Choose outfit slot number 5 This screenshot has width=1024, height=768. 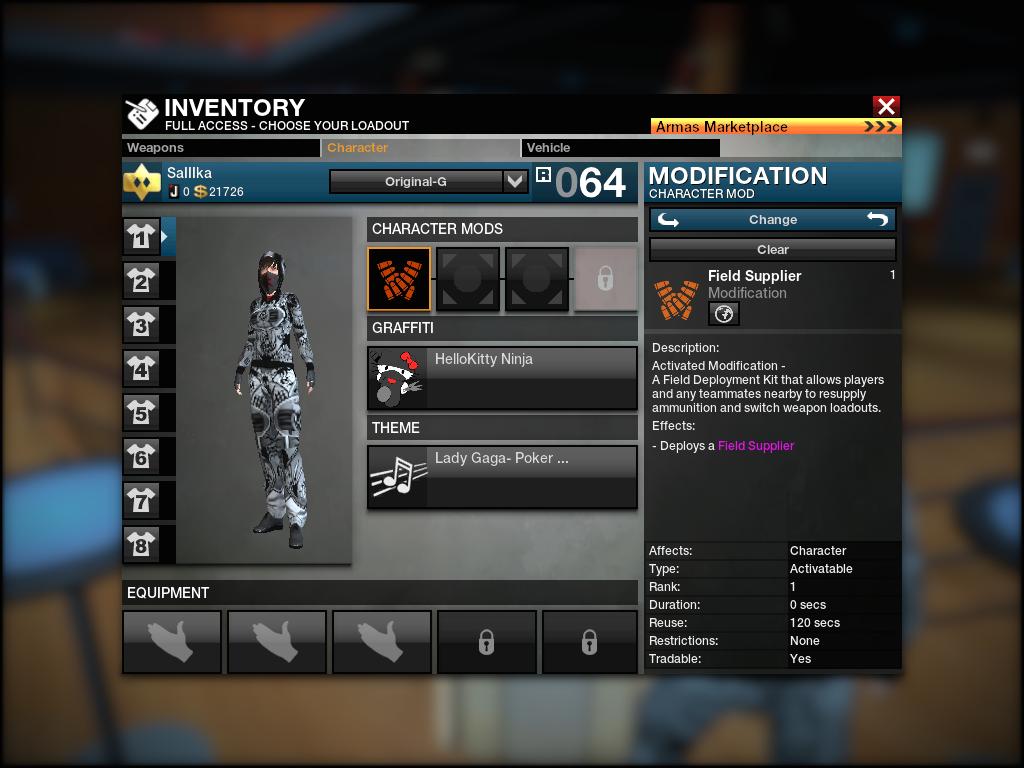coord(141,413)
